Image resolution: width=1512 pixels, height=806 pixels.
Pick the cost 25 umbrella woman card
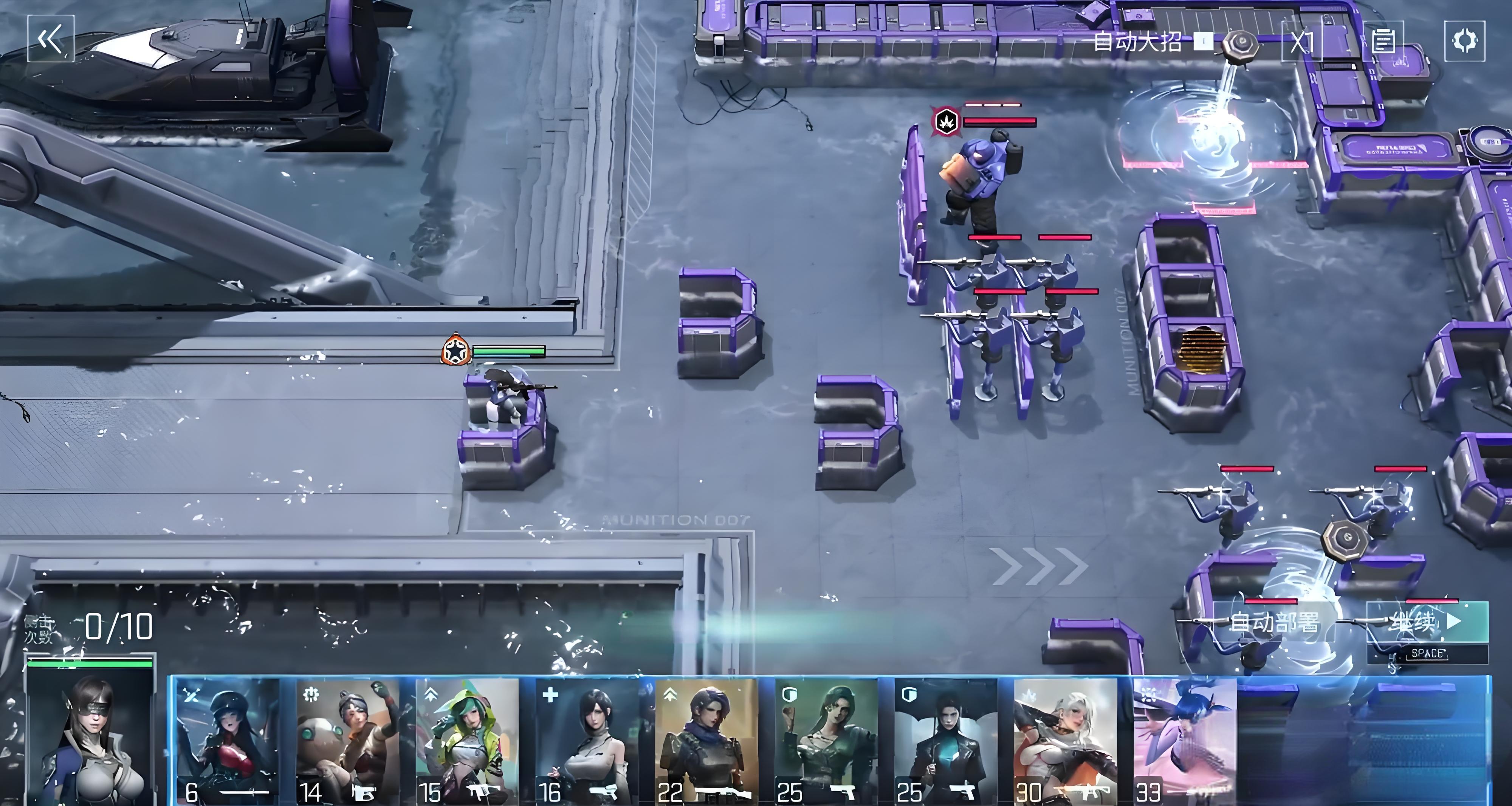[x=946, y=741]
